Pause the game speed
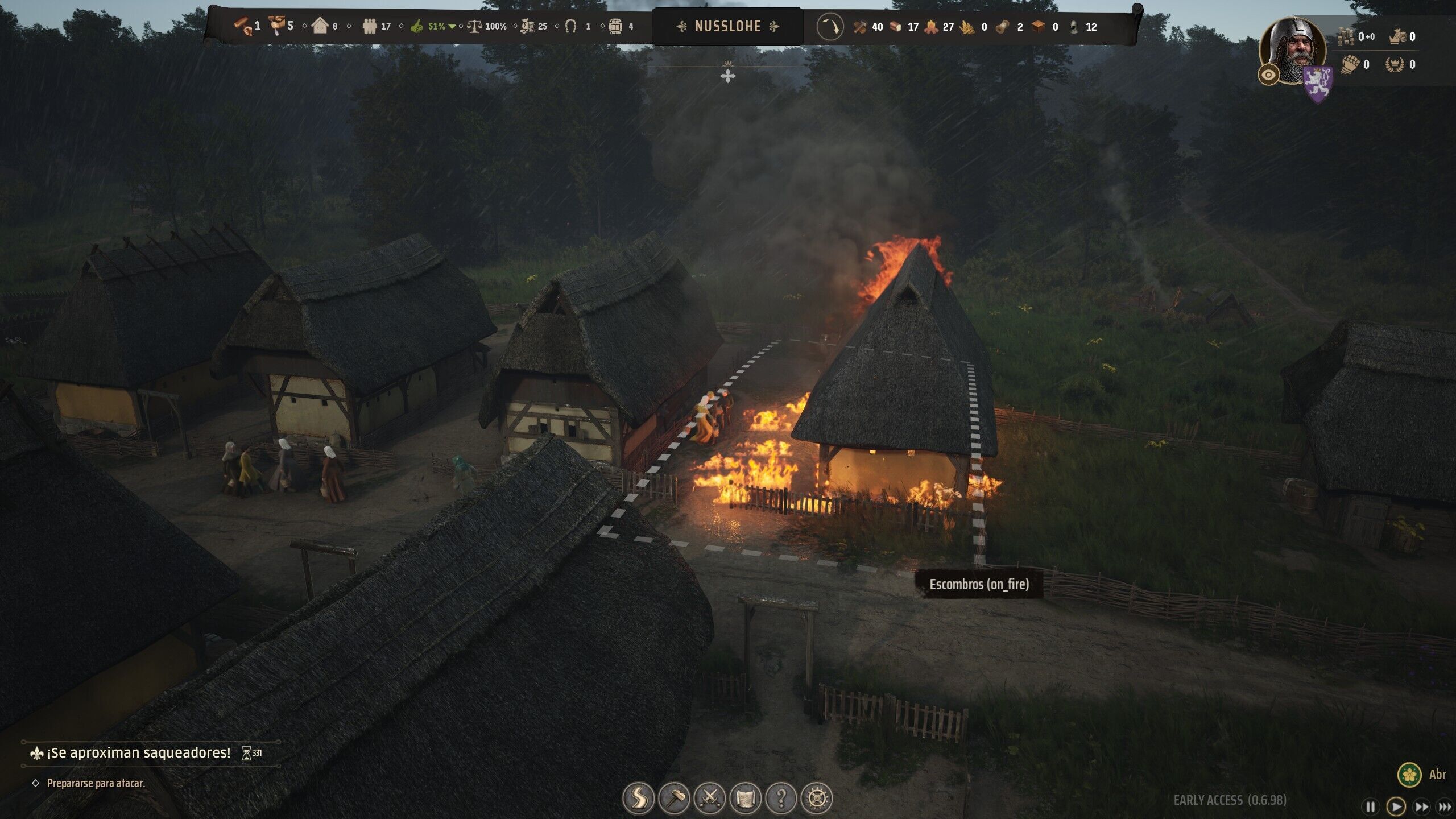 (1371, 806)
